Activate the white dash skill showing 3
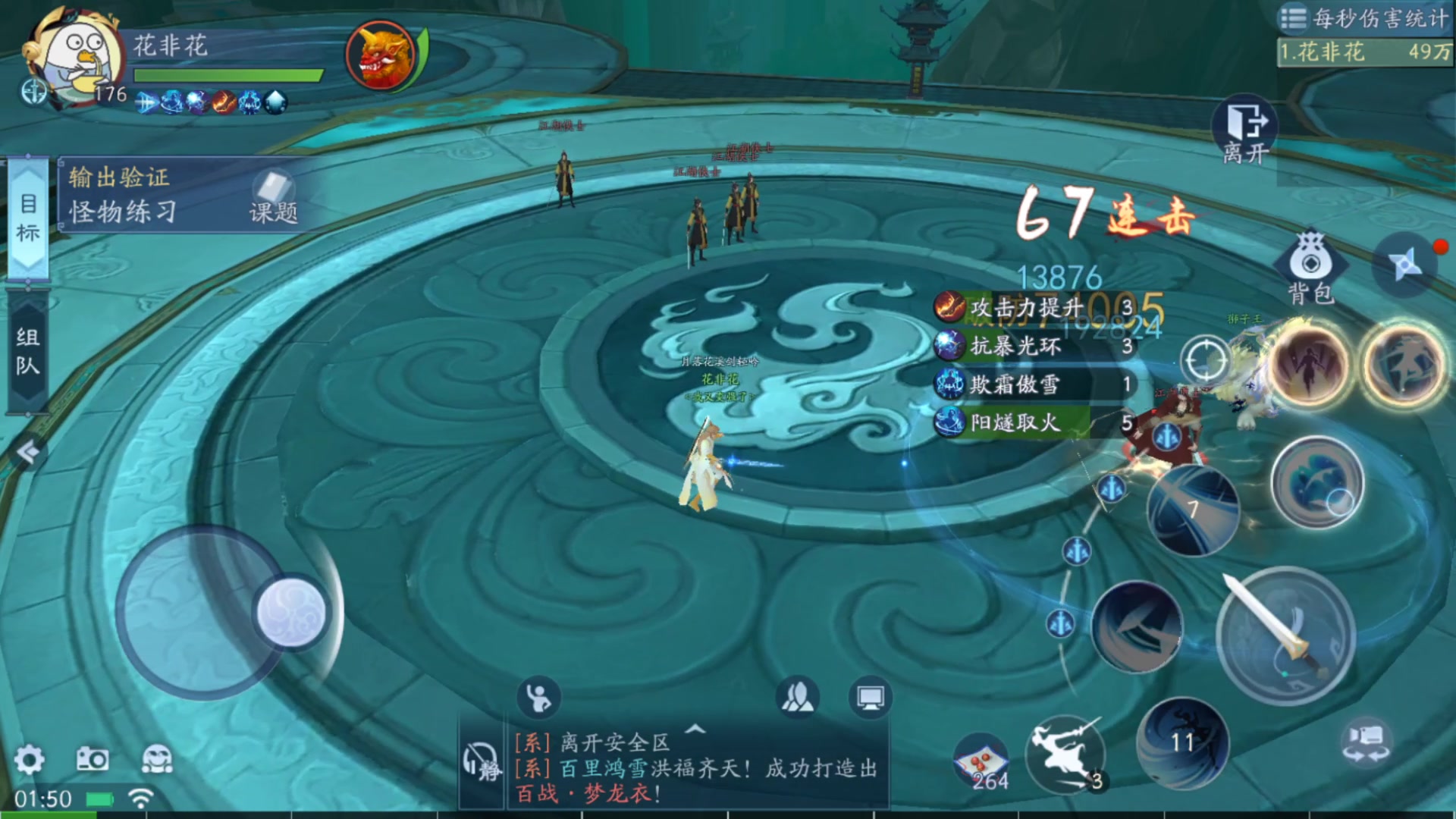 [x=1065, y=755]
